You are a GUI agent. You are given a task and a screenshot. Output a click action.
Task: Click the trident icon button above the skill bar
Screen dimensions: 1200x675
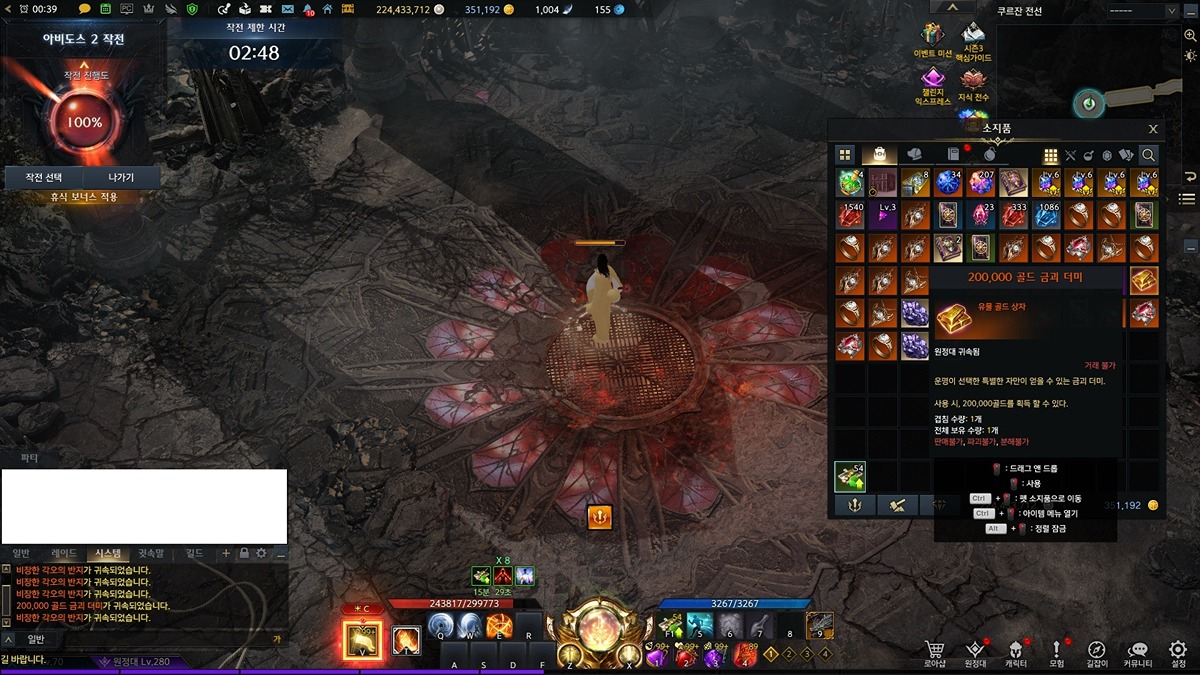click(x=599, y=517)
